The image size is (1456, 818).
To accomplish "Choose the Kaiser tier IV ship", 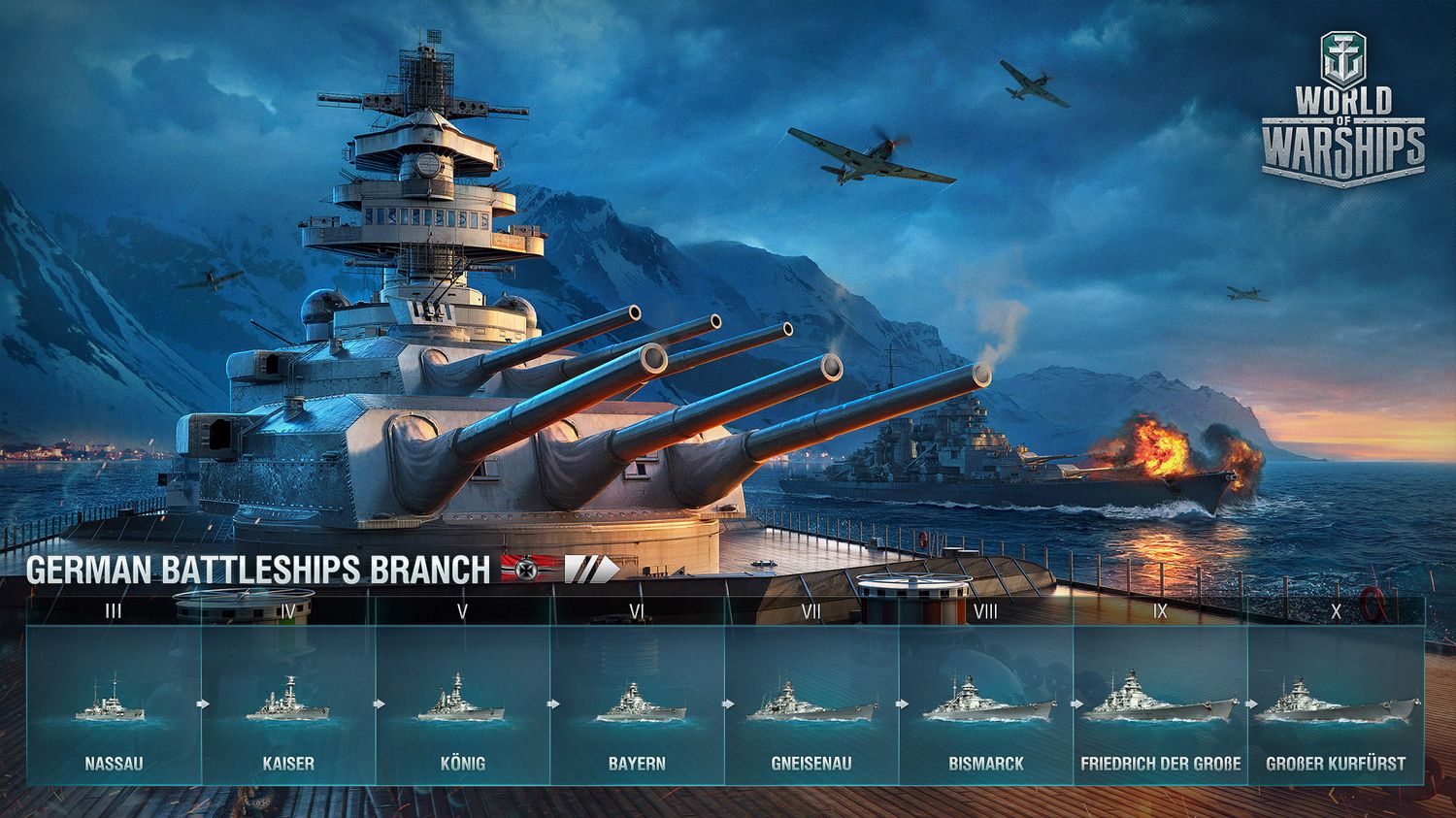I will coord(288,705).
